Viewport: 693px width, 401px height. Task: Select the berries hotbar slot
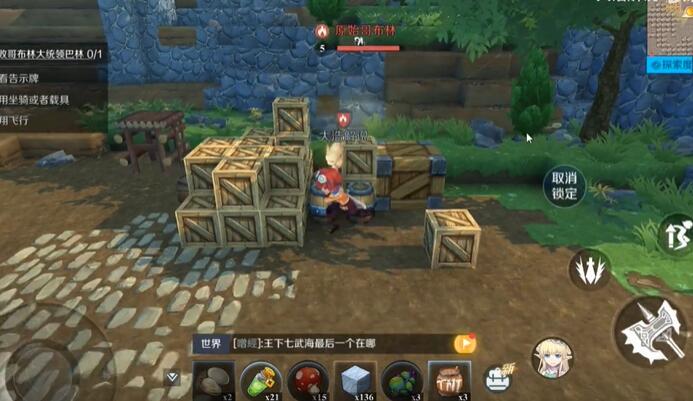[402, 381]
